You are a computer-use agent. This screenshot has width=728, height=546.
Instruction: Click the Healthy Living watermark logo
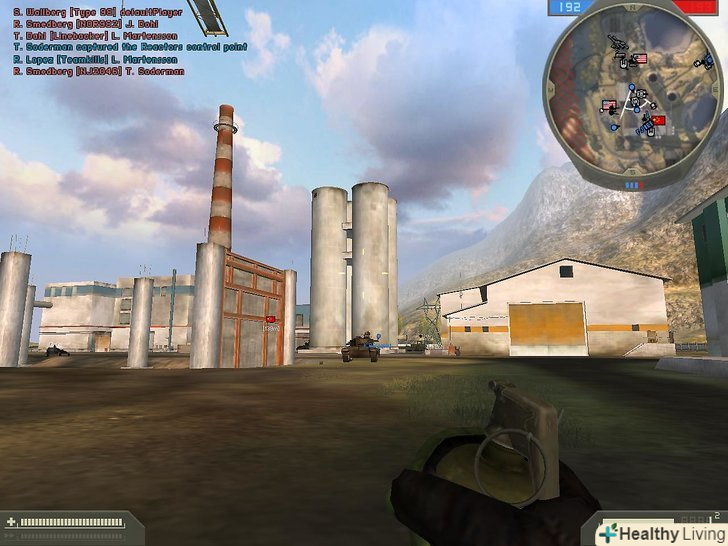[x=658, y=531]
